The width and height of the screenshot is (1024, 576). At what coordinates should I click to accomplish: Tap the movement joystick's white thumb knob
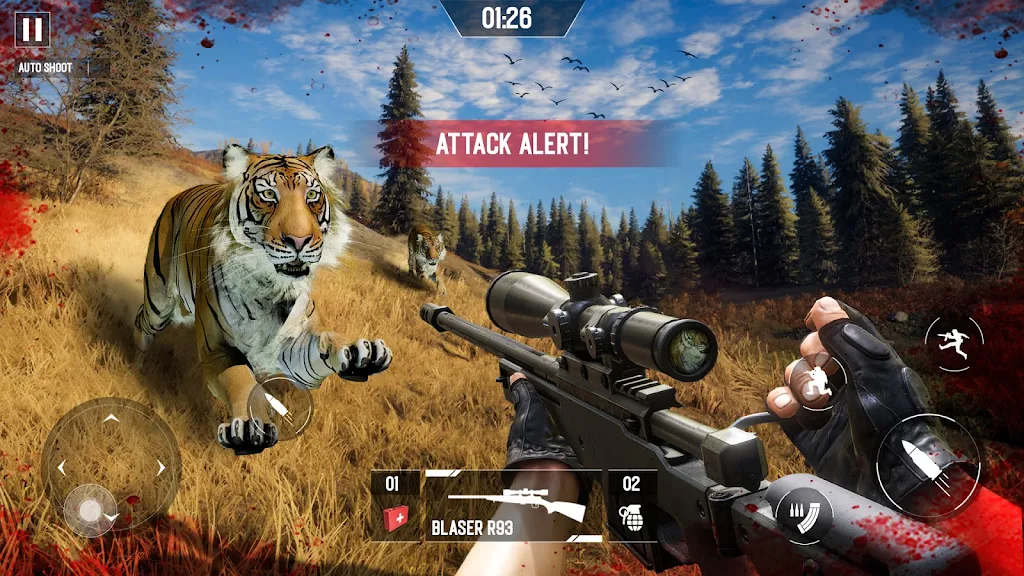[91, 511]
